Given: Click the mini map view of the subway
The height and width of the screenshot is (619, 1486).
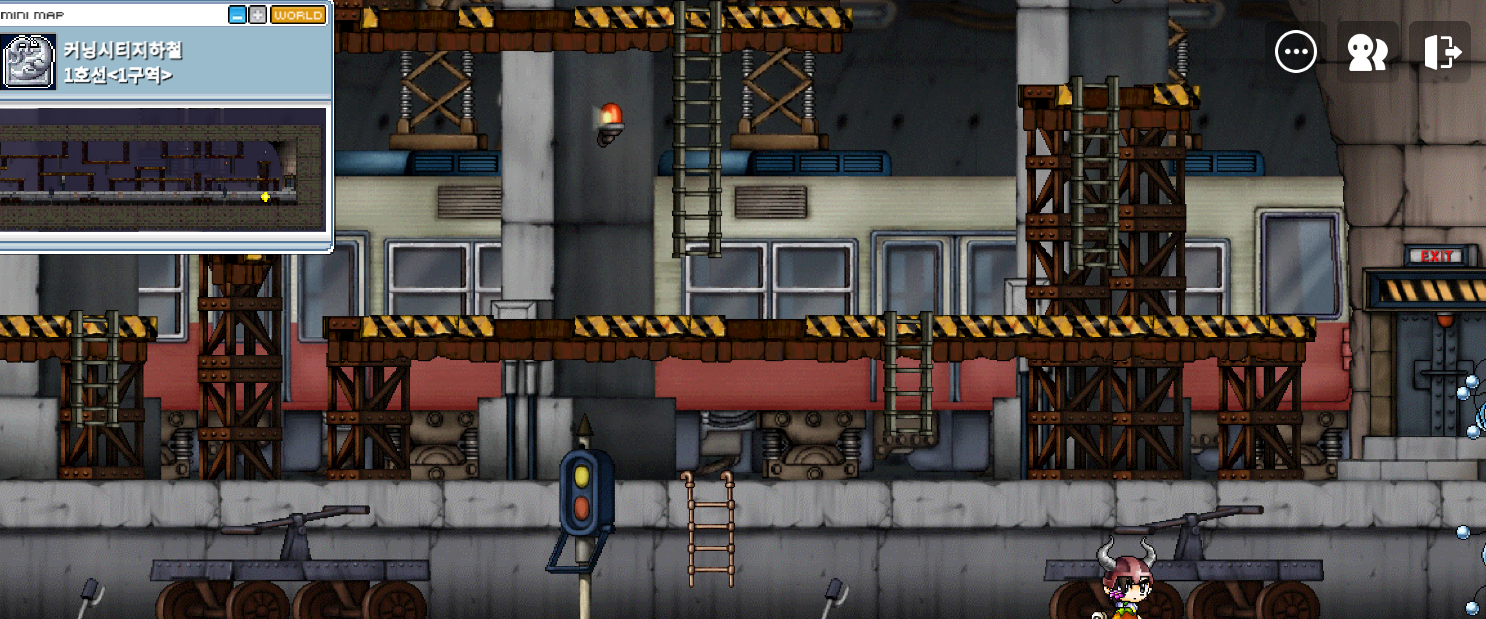Looking at the screenshot, I should 163,169.
